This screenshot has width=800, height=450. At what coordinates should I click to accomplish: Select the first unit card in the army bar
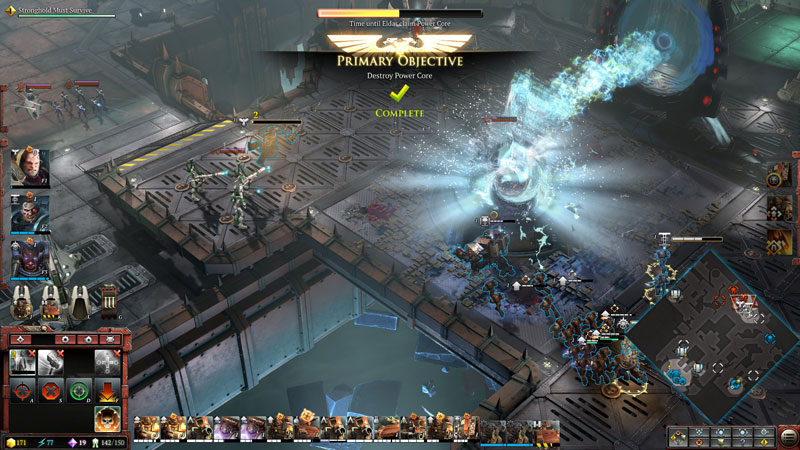click(147, 429)
